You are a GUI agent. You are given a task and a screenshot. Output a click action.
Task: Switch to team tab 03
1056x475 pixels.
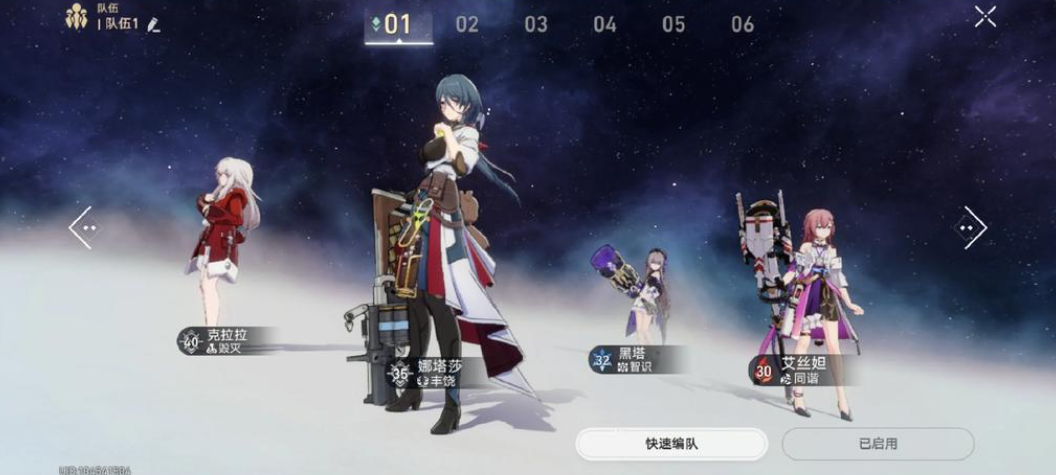click(x=536, y=24)
